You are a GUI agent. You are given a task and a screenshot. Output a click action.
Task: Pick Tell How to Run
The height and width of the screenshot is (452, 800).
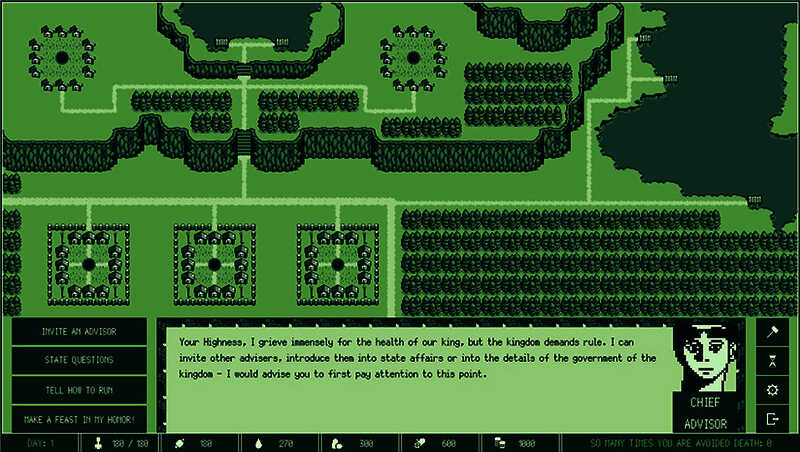(79, 389)
